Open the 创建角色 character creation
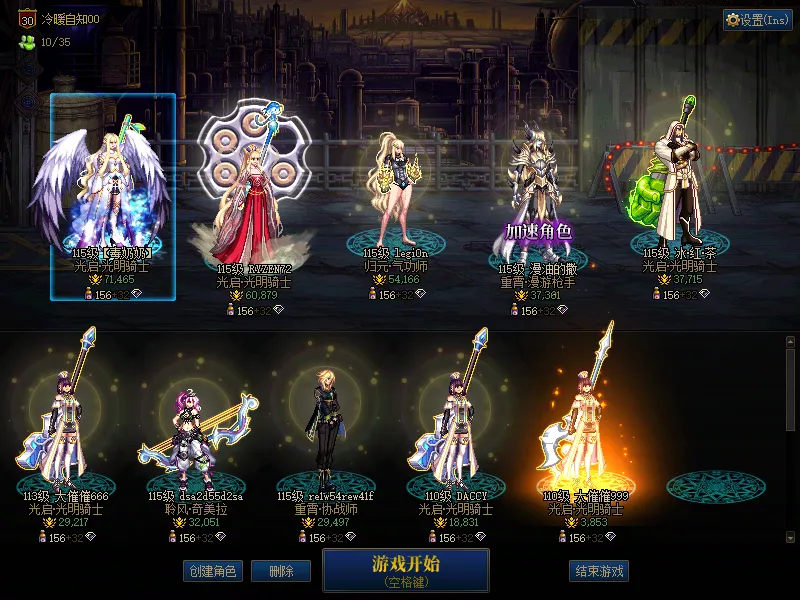This screenshot has height=600, width=800. 211,571
